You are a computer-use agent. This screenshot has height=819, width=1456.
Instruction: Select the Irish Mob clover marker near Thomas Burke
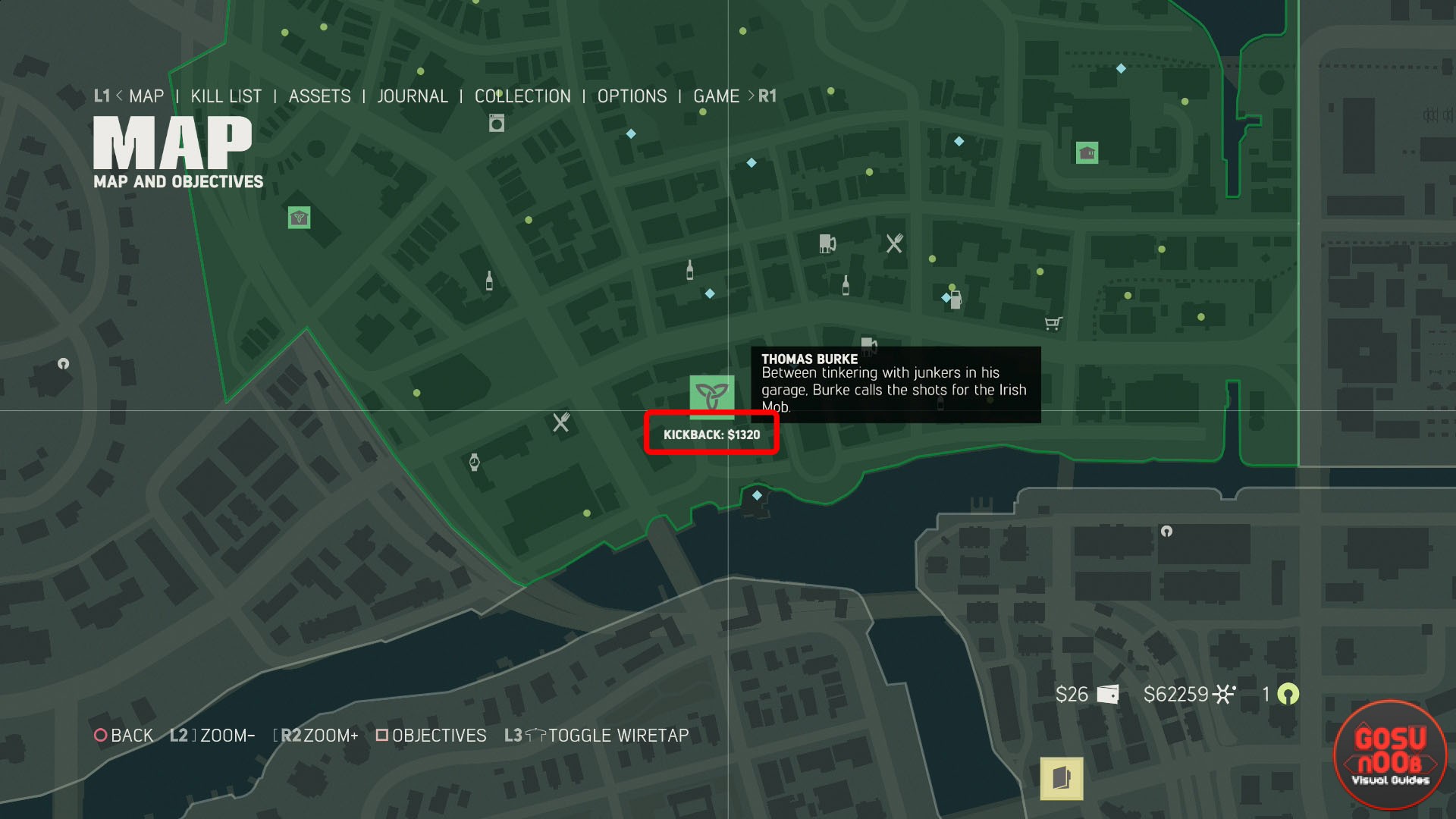[711, 393]
